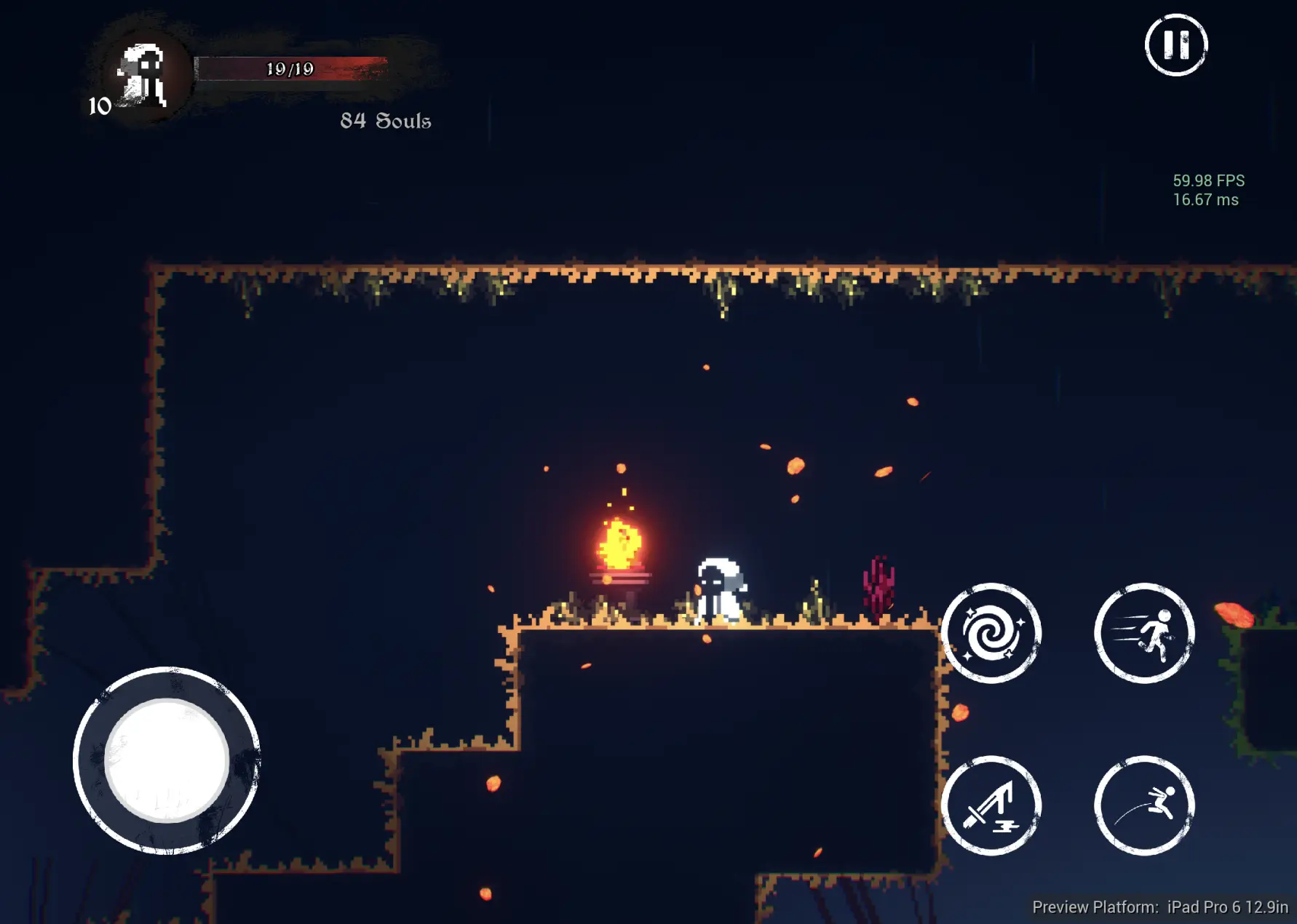1297x924 pixels.
Task: Activate the swirl spell ability
Action: 991,633
